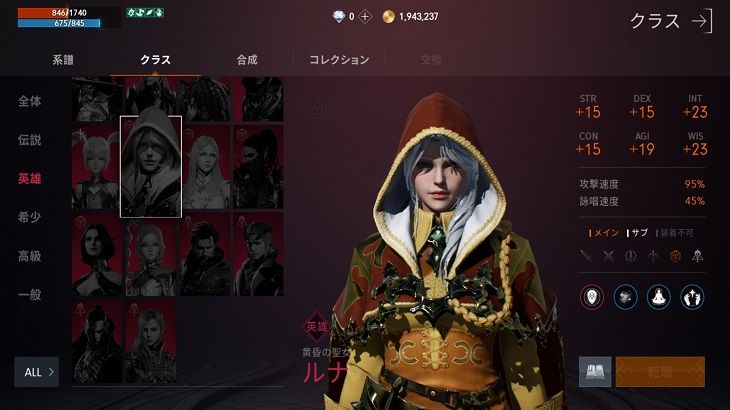Select the red-ringed shield skill icon

(592, 296)
